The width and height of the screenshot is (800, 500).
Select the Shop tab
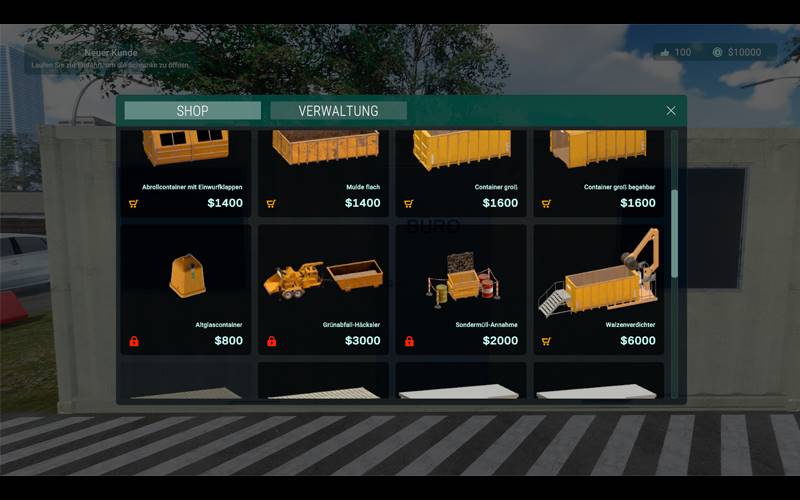(x=192, y=111)
